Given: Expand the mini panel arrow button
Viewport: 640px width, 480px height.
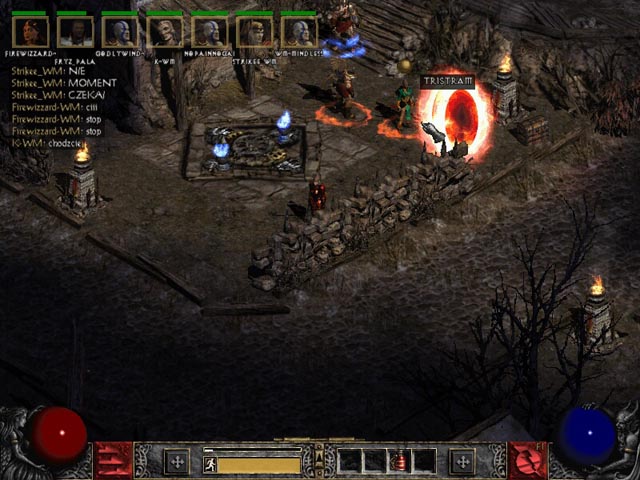Looking at the screenshot, I should point(320,461).
